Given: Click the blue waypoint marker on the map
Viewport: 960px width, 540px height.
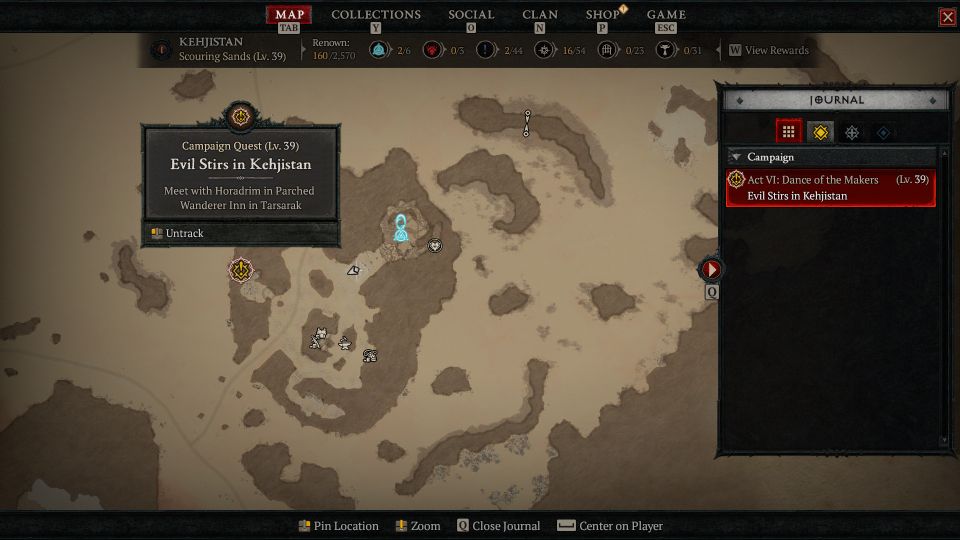Looking at the screenshot, I should [401, 228].
